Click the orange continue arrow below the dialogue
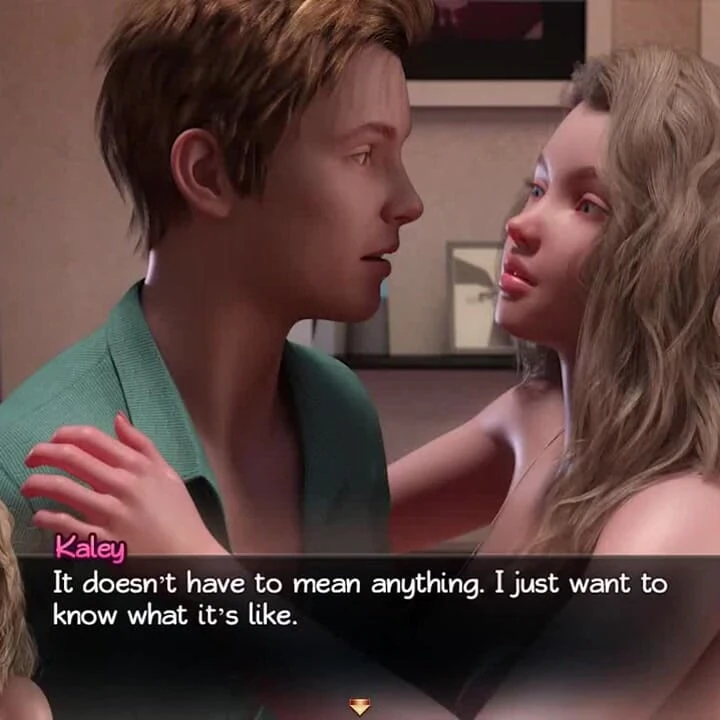 tap(359, 707)
